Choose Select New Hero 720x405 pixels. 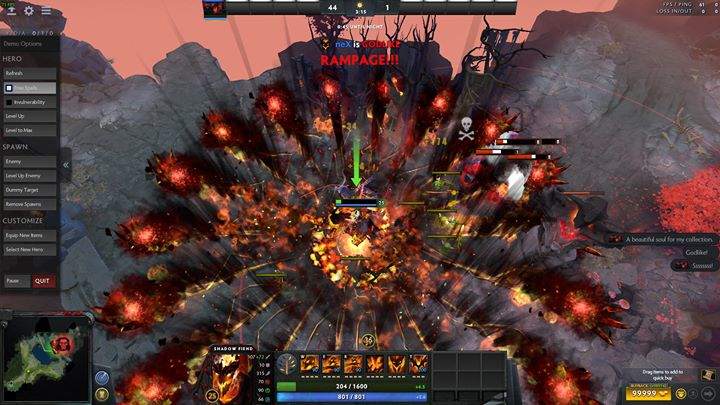30,249
